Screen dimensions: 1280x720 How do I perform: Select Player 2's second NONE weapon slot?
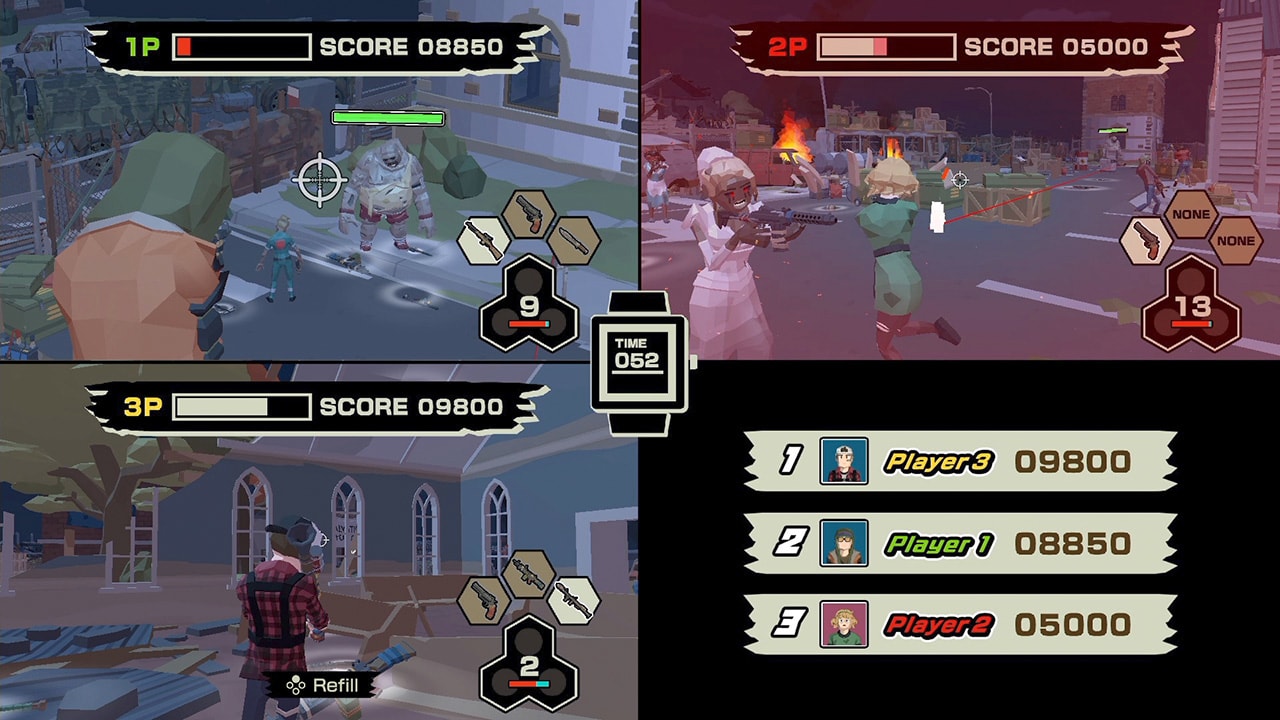1238,240
